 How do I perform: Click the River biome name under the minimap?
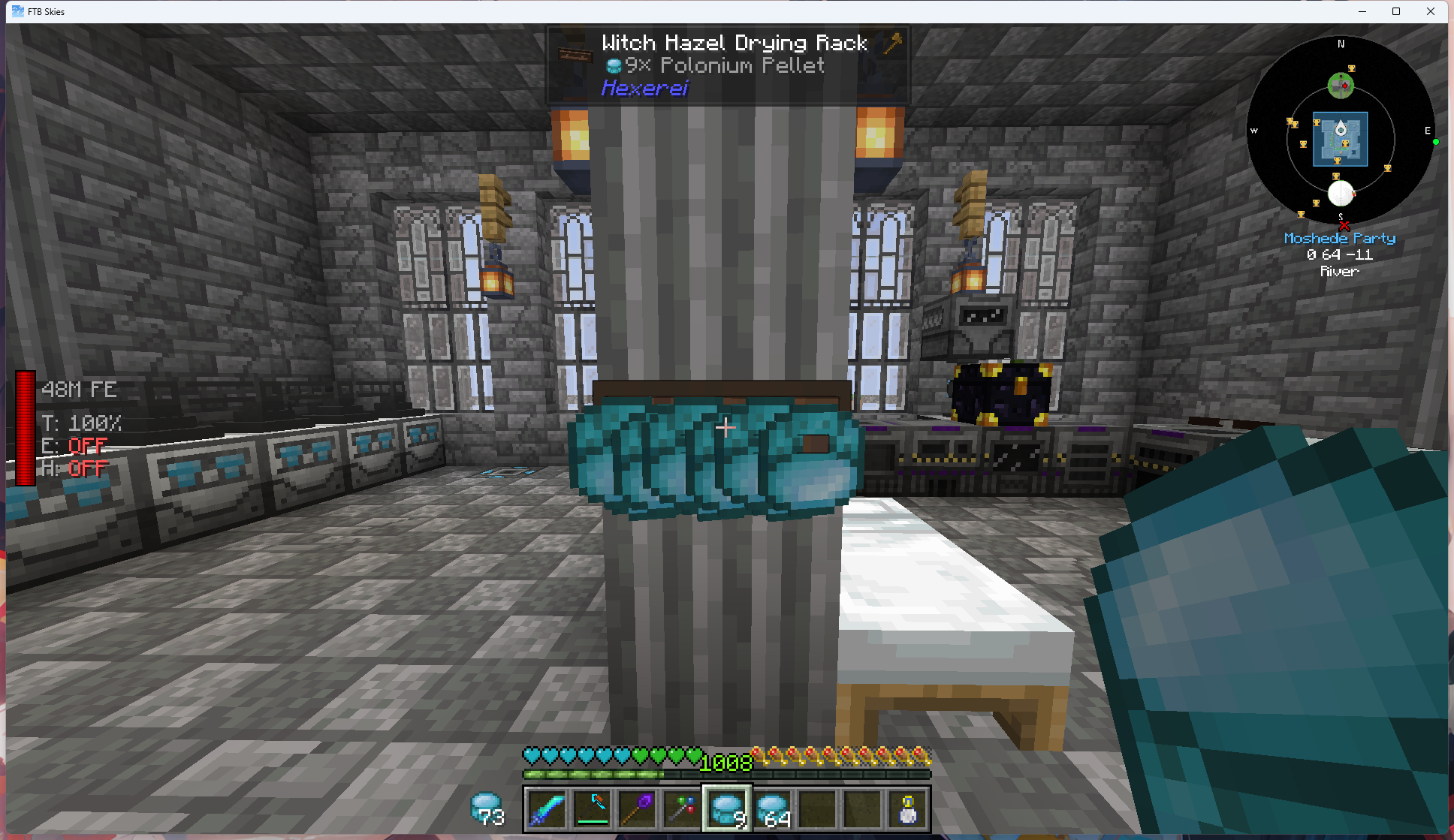click(x=1340, y=271)
